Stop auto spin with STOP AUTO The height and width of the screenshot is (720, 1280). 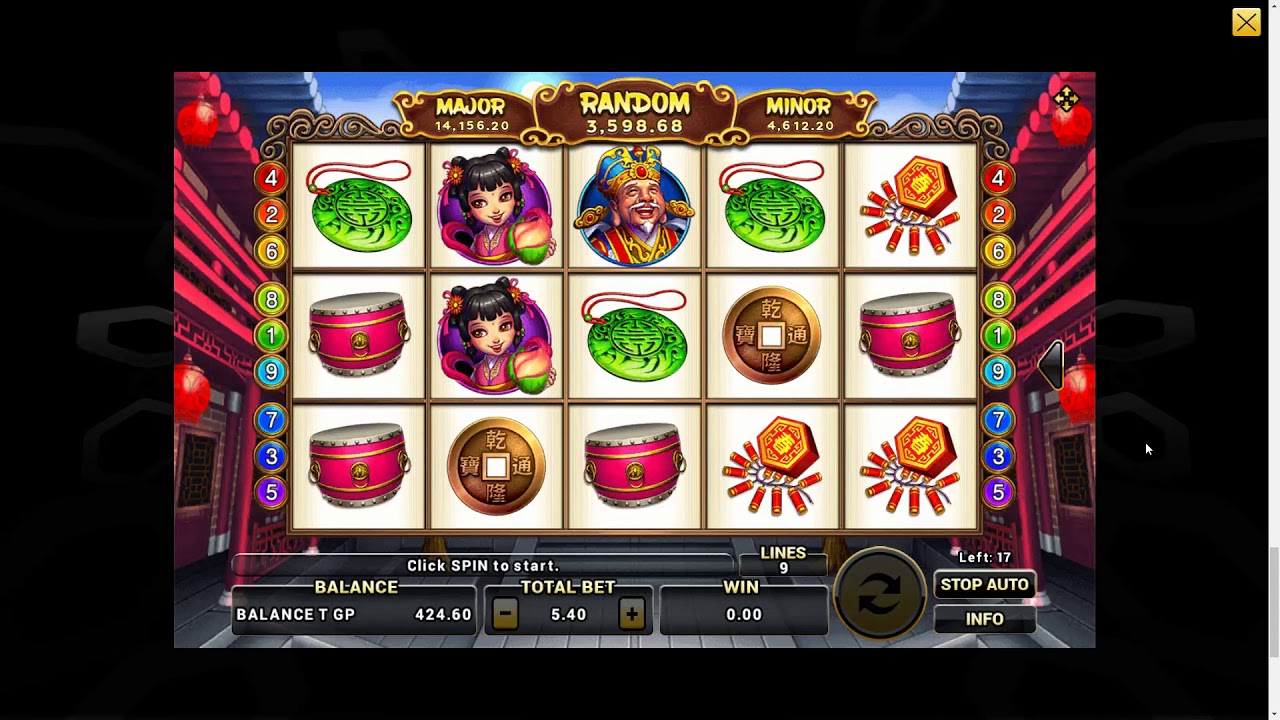point(984,585)
